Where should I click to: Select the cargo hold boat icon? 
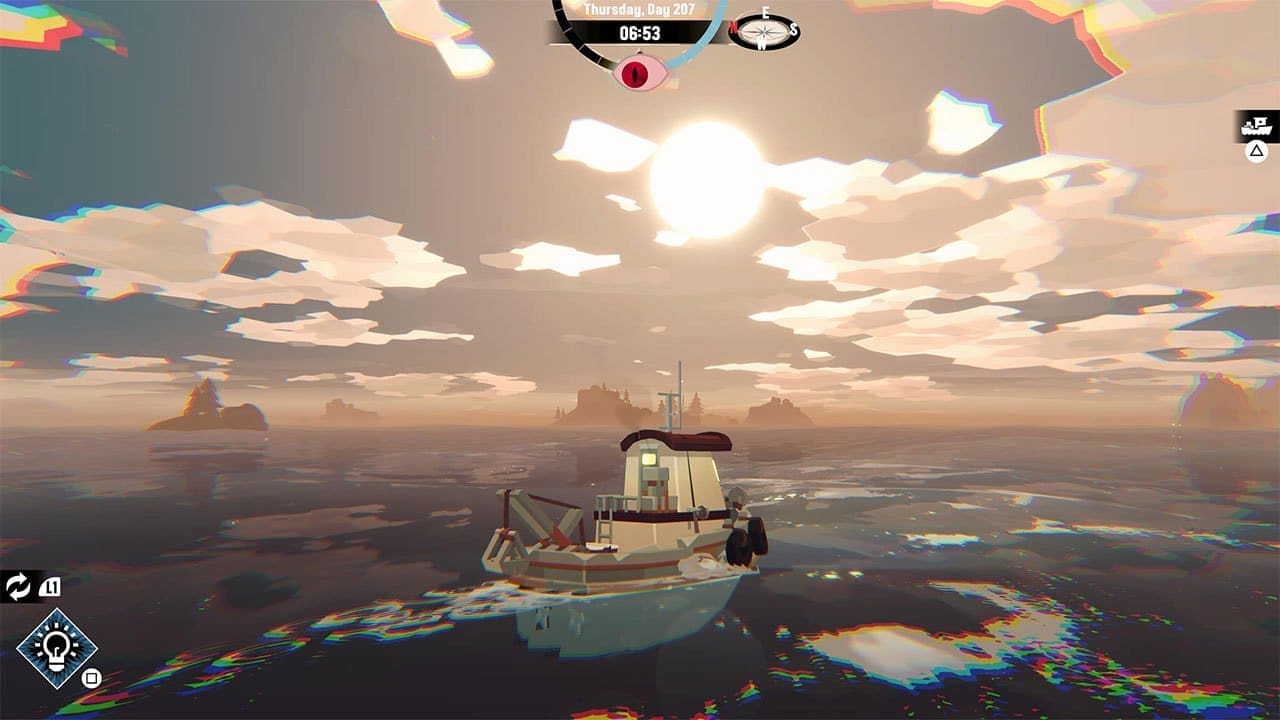[x=1255, y=125]
